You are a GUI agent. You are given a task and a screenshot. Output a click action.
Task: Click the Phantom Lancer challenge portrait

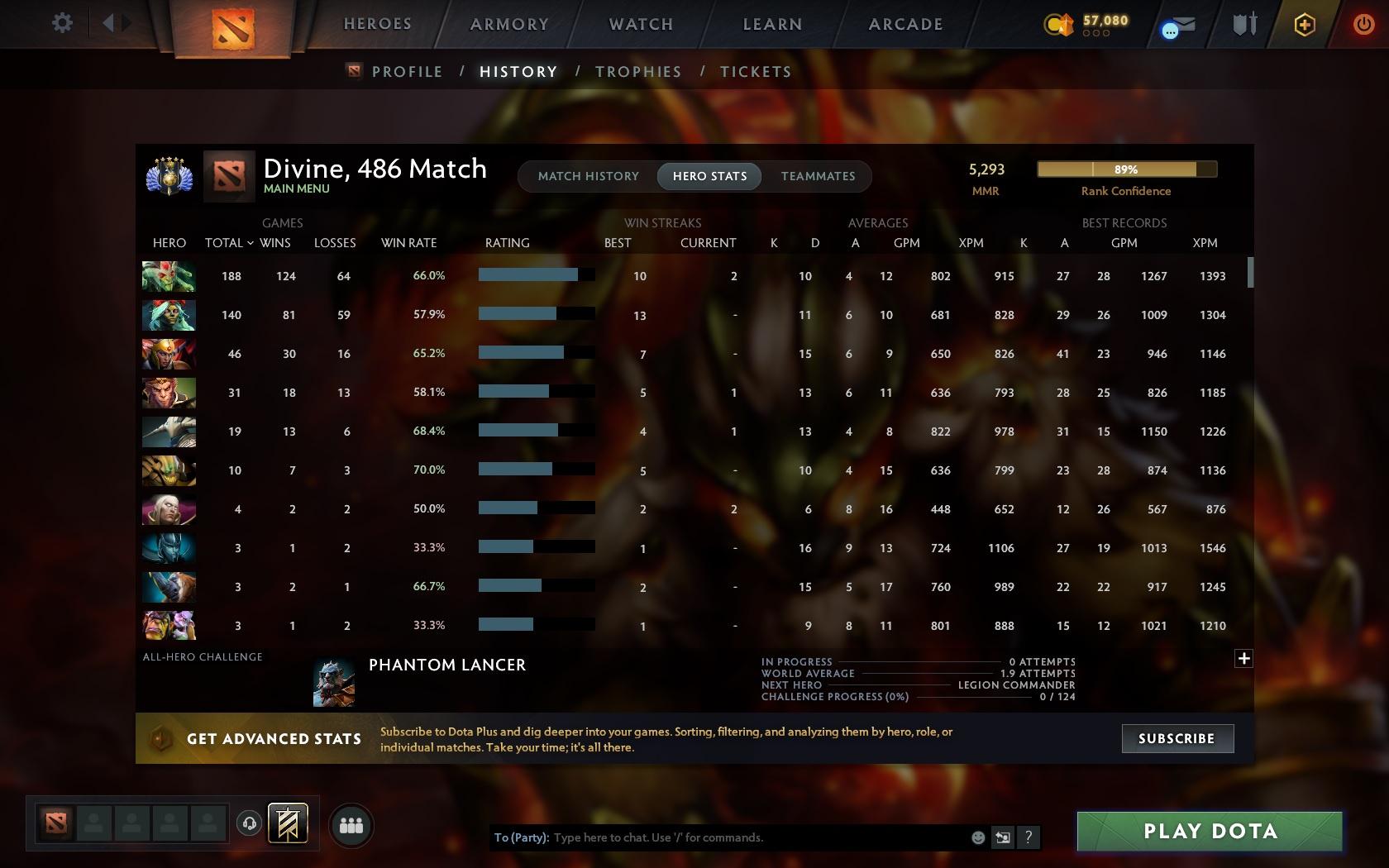tap(333, 681)
